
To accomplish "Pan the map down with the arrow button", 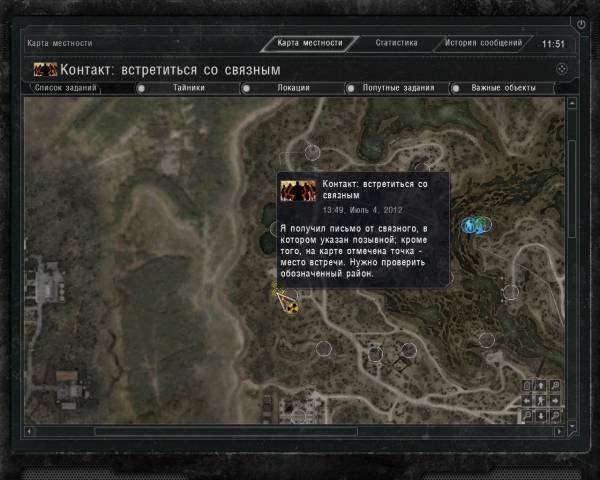I will pos(540,414).
